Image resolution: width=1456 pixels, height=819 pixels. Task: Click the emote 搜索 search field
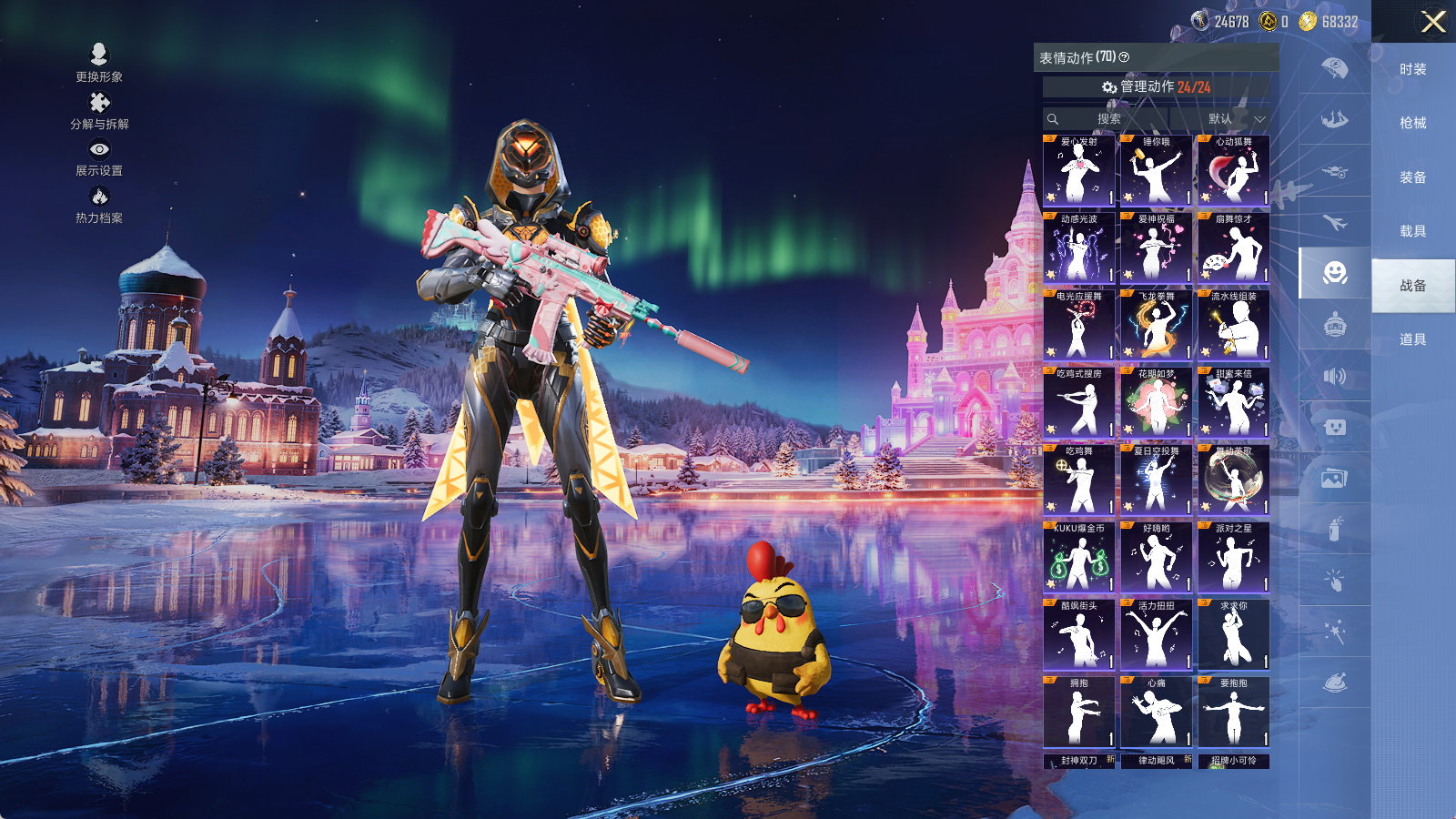1107,119
